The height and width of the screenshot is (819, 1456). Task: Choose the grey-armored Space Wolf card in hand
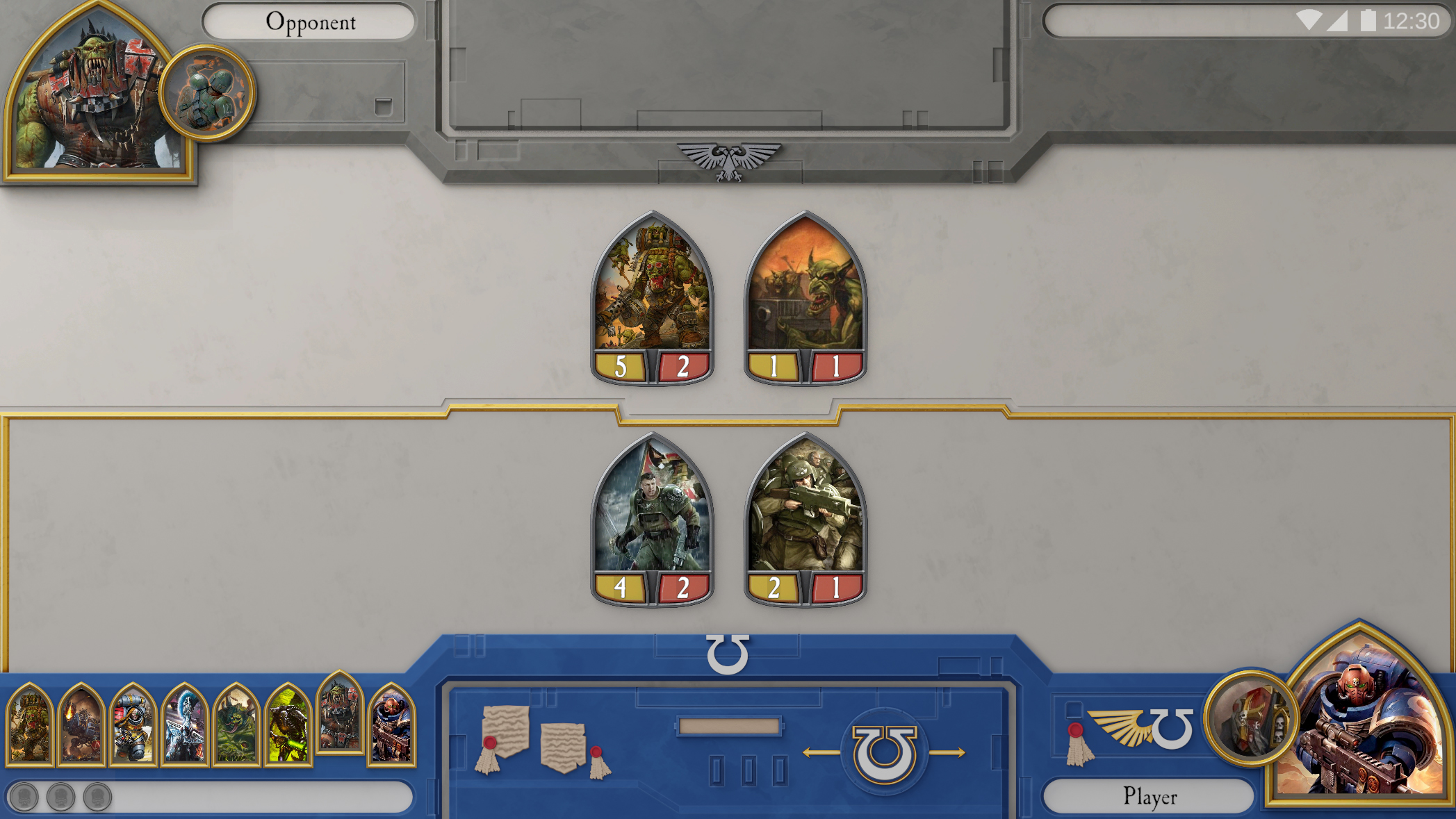click(133, 725)
